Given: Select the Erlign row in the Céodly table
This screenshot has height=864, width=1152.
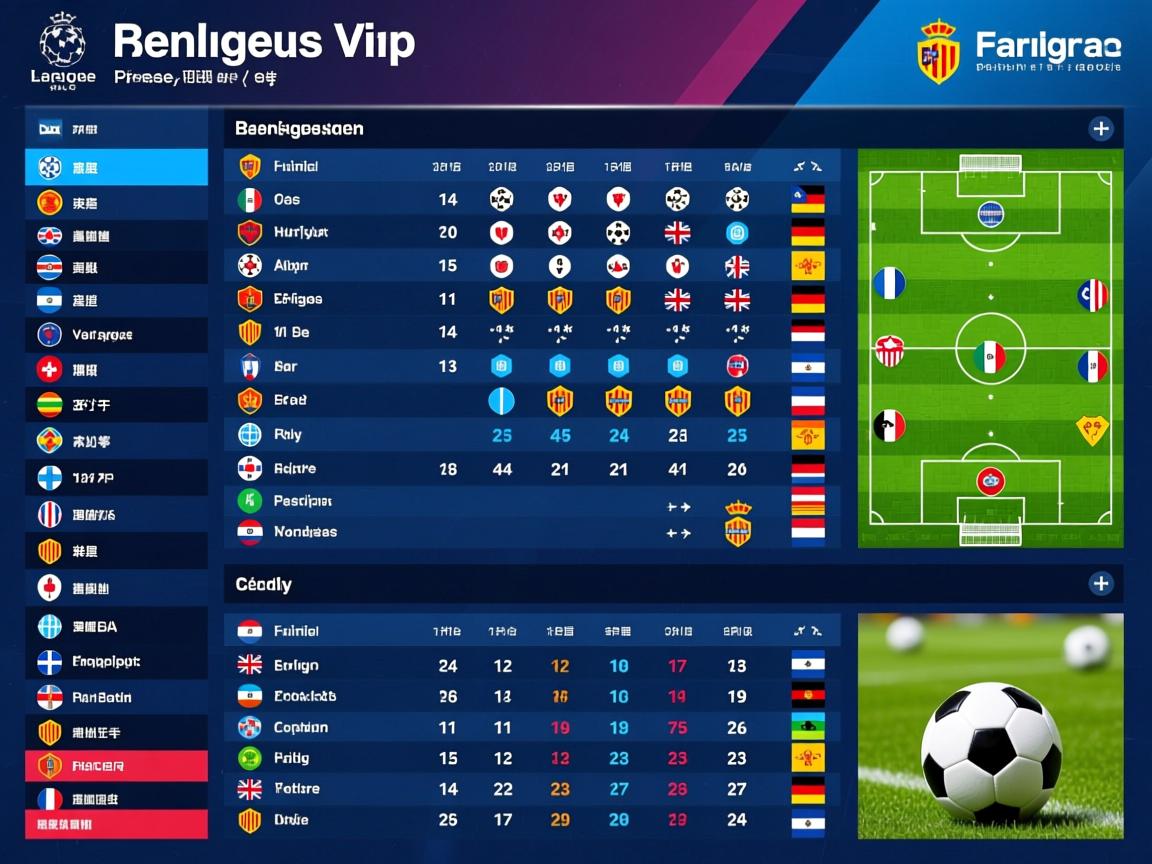Looking at the screenshot, I should pyautogui.click(x=296, y=665).
